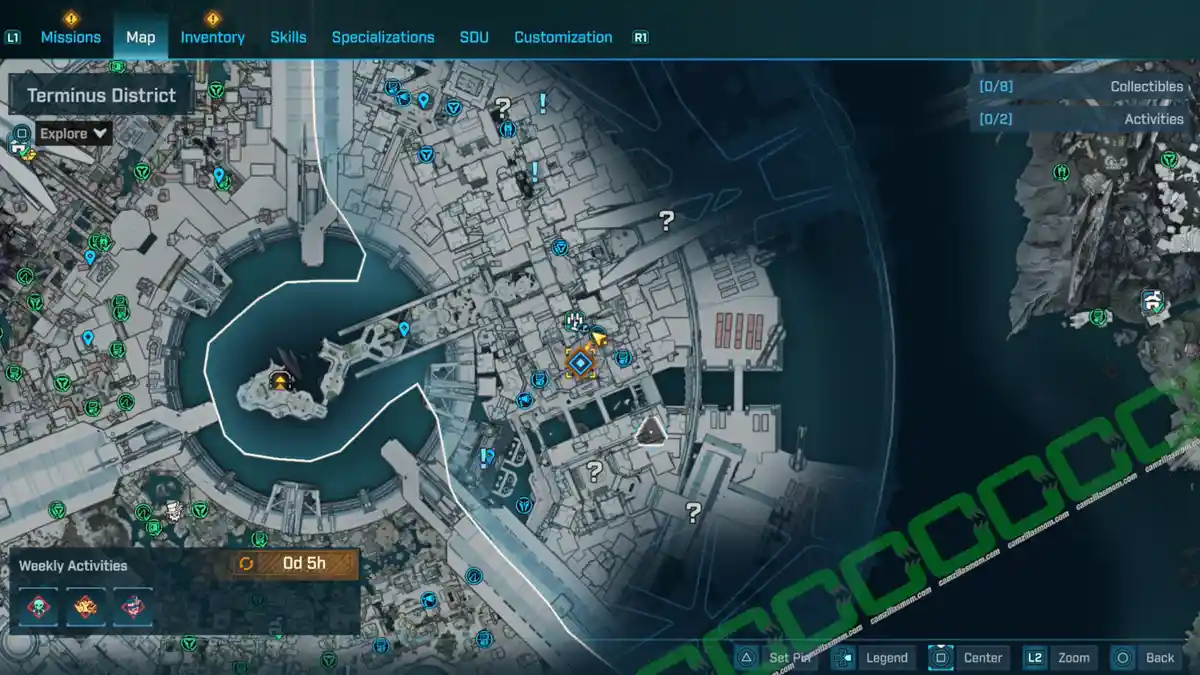Select the orange diamond objective marker
Image resolution: width=1200 pixels, height=675 pixels.
point(580,362)
